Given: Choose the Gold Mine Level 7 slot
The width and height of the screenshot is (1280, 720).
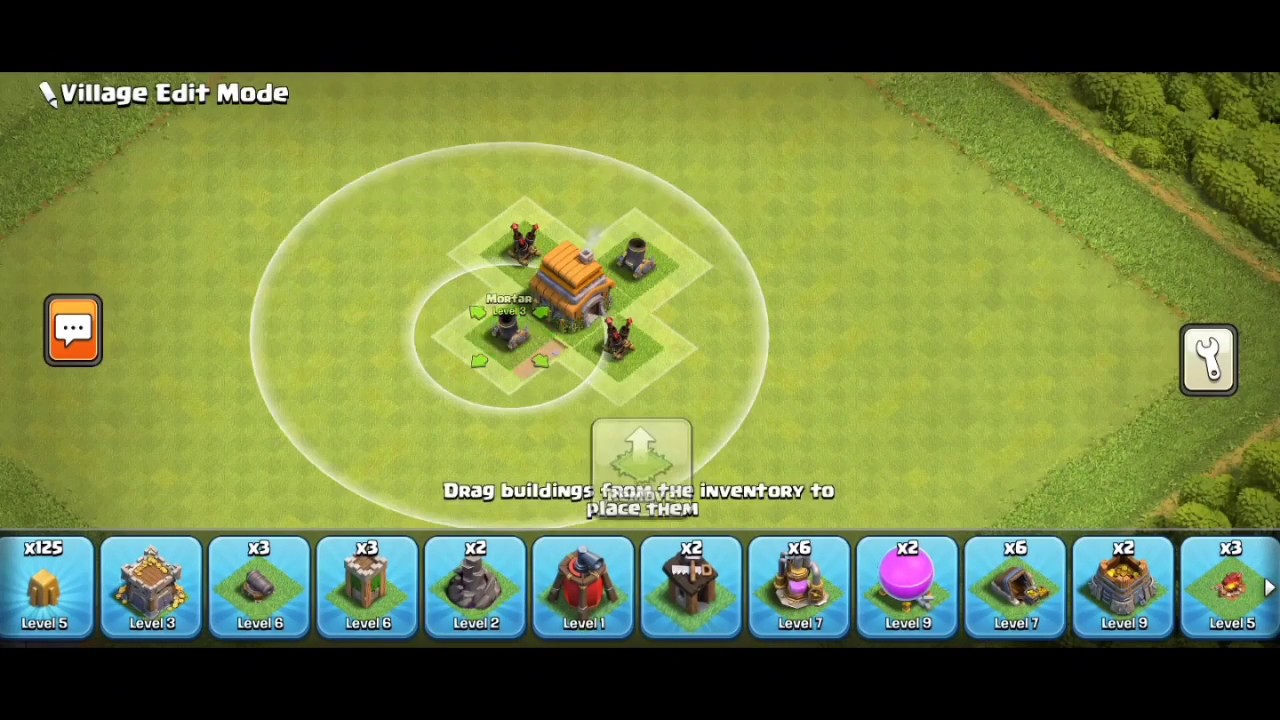Looking at the screenshot, I should tap(1016, 587).
